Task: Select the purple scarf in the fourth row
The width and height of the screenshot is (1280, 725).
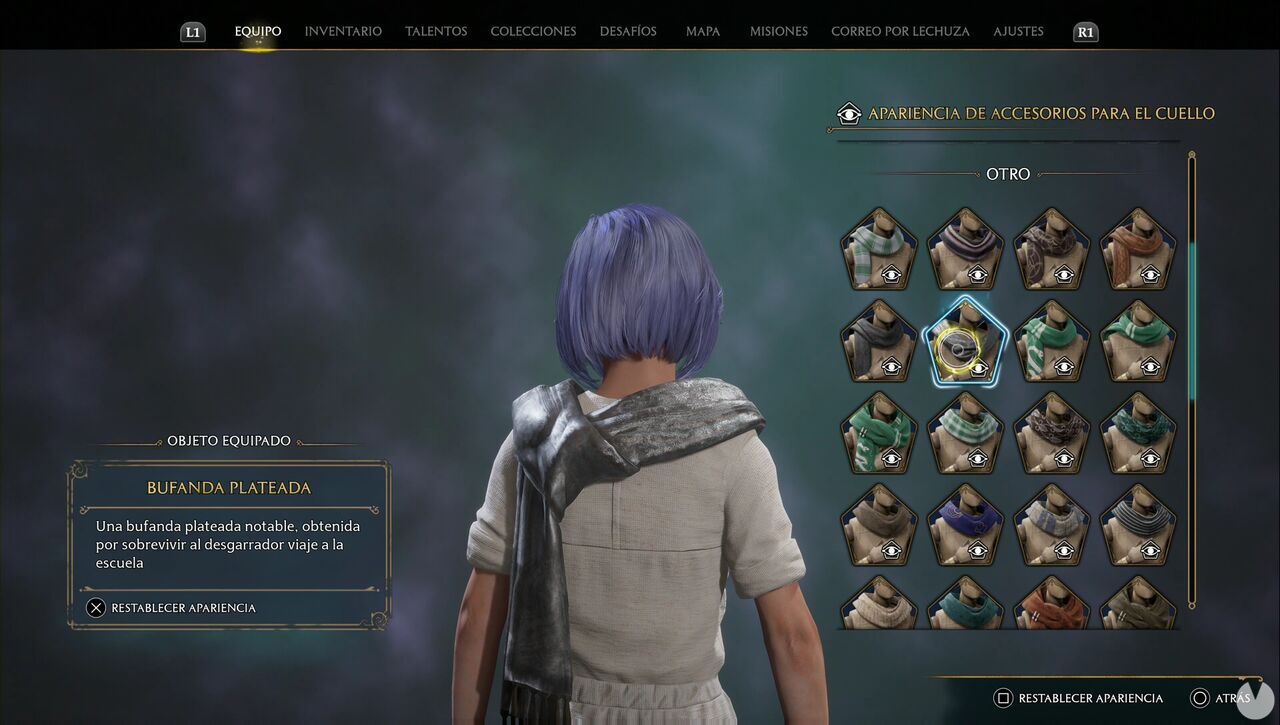Action: (x=965, y=526)
